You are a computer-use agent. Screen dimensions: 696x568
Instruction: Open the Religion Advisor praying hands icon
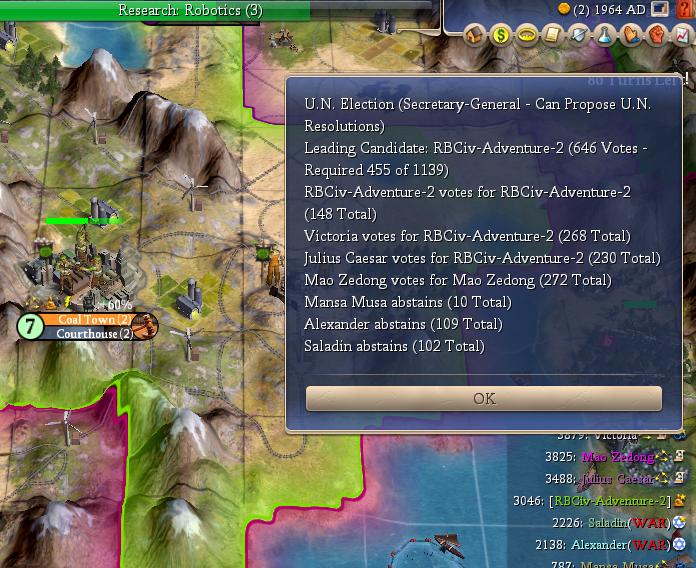pos(631,36)
